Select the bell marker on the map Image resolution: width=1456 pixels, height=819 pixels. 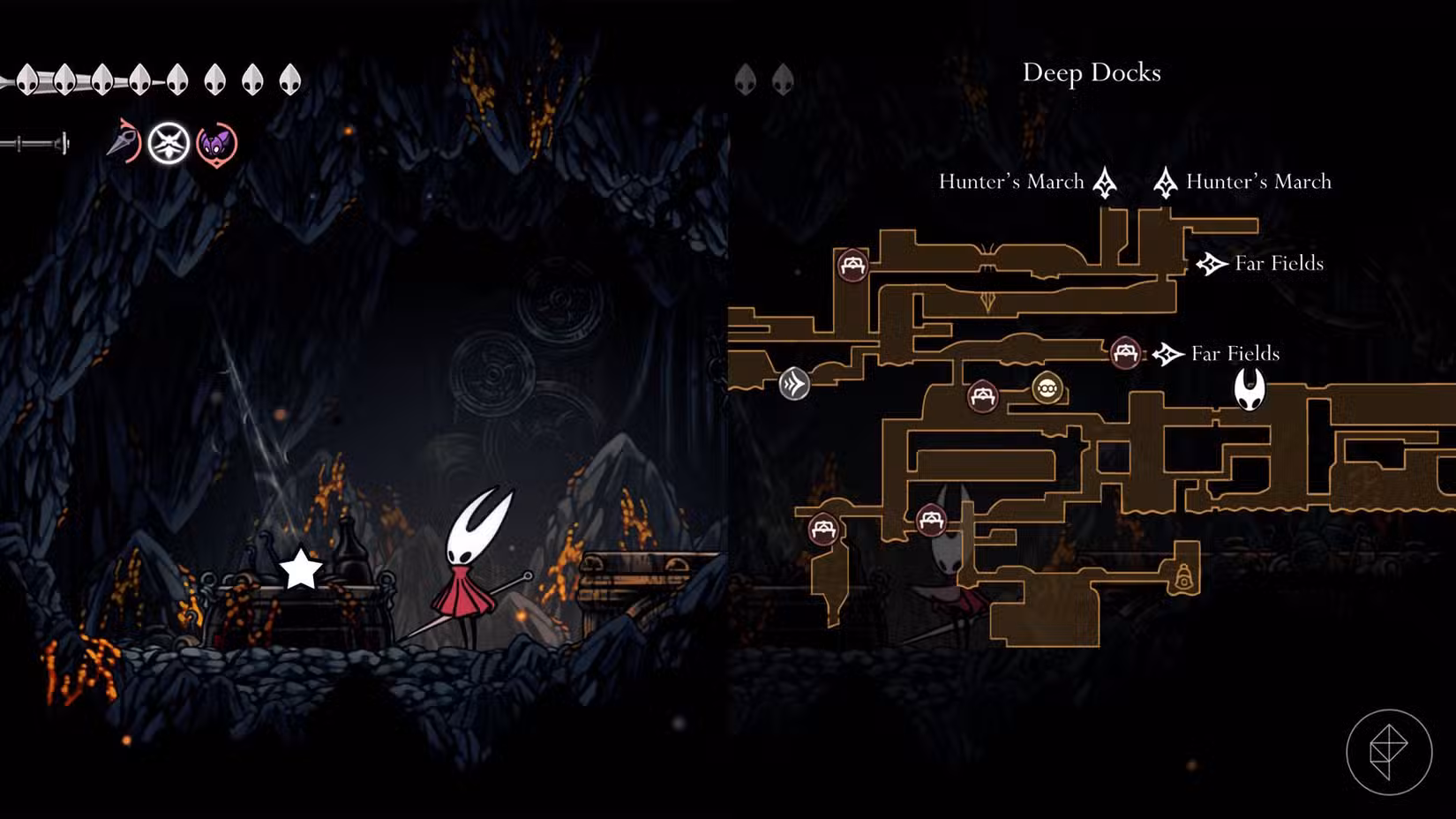[1184, 577]
